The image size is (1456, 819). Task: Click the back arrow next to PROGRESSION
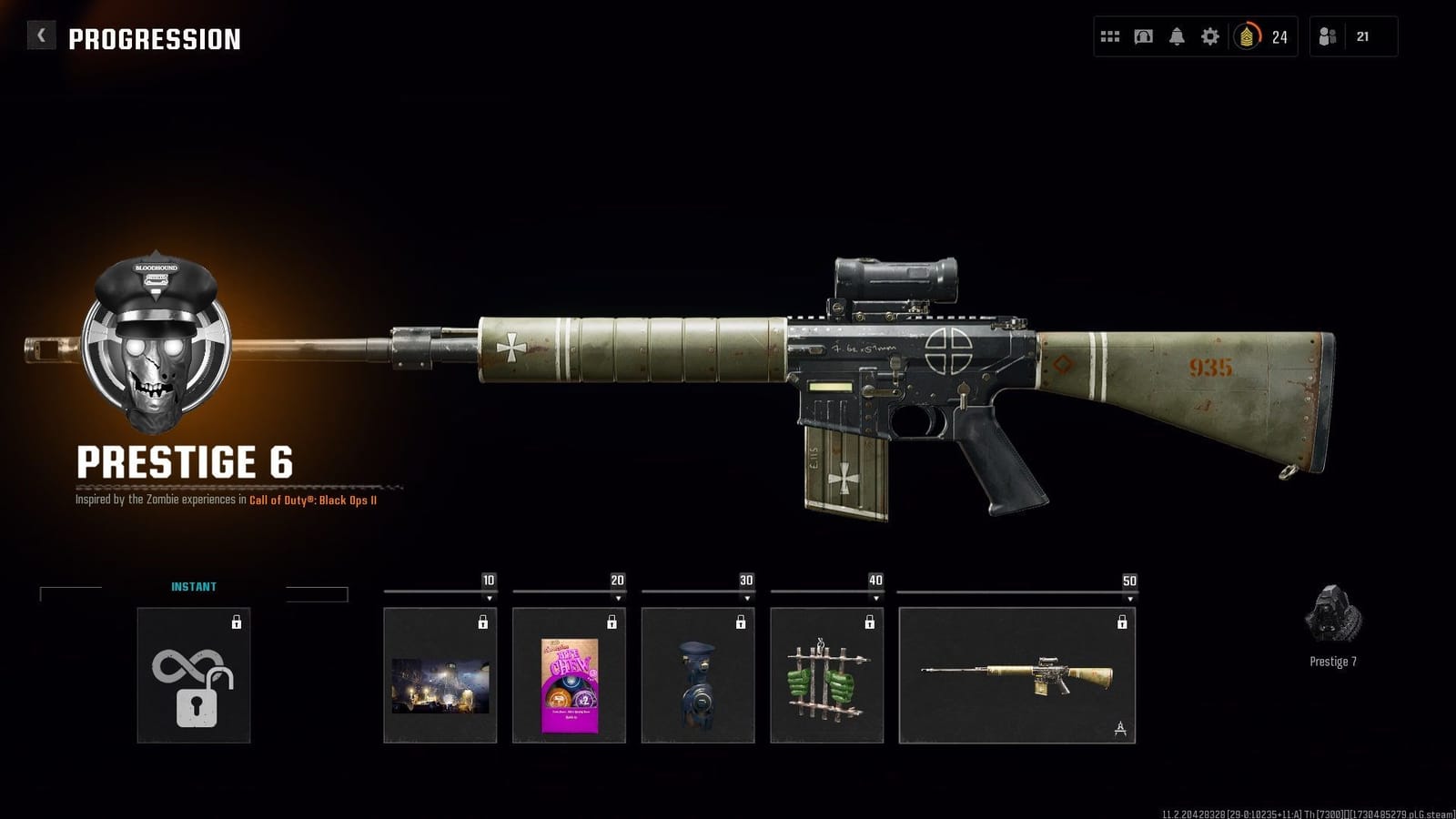coord(39,35)
